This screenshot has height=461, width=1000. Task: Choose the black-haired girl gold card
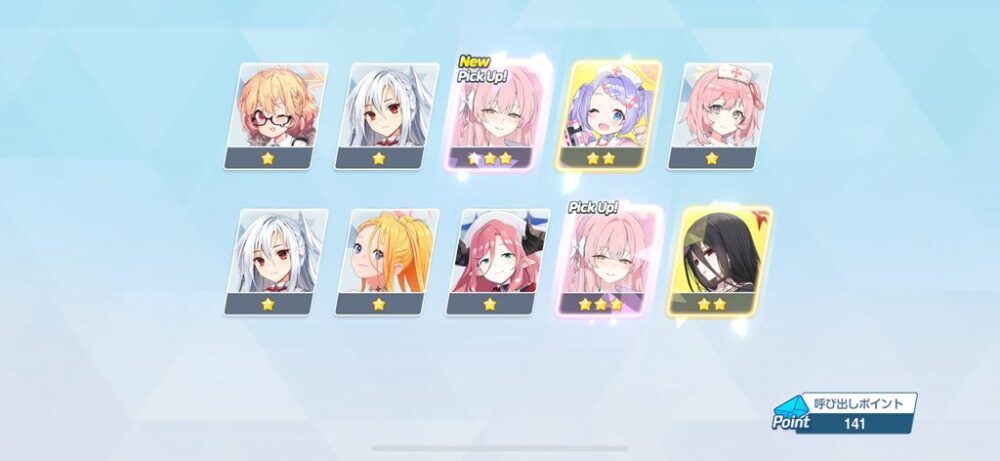click(717, 262)
